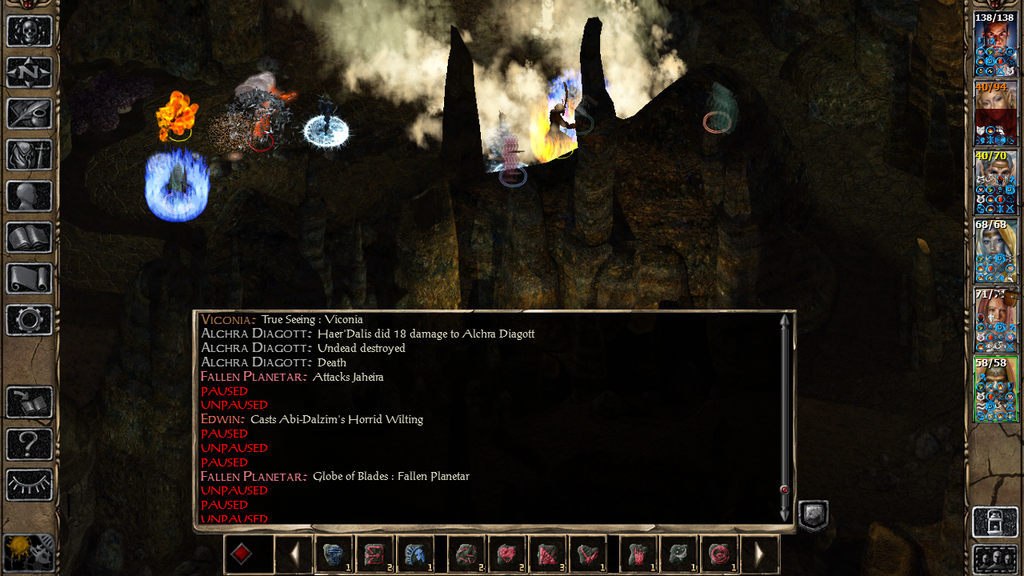This screenshot has height=576, width=1024.
Task: Open the inventory screen
Action: point(29,154)
